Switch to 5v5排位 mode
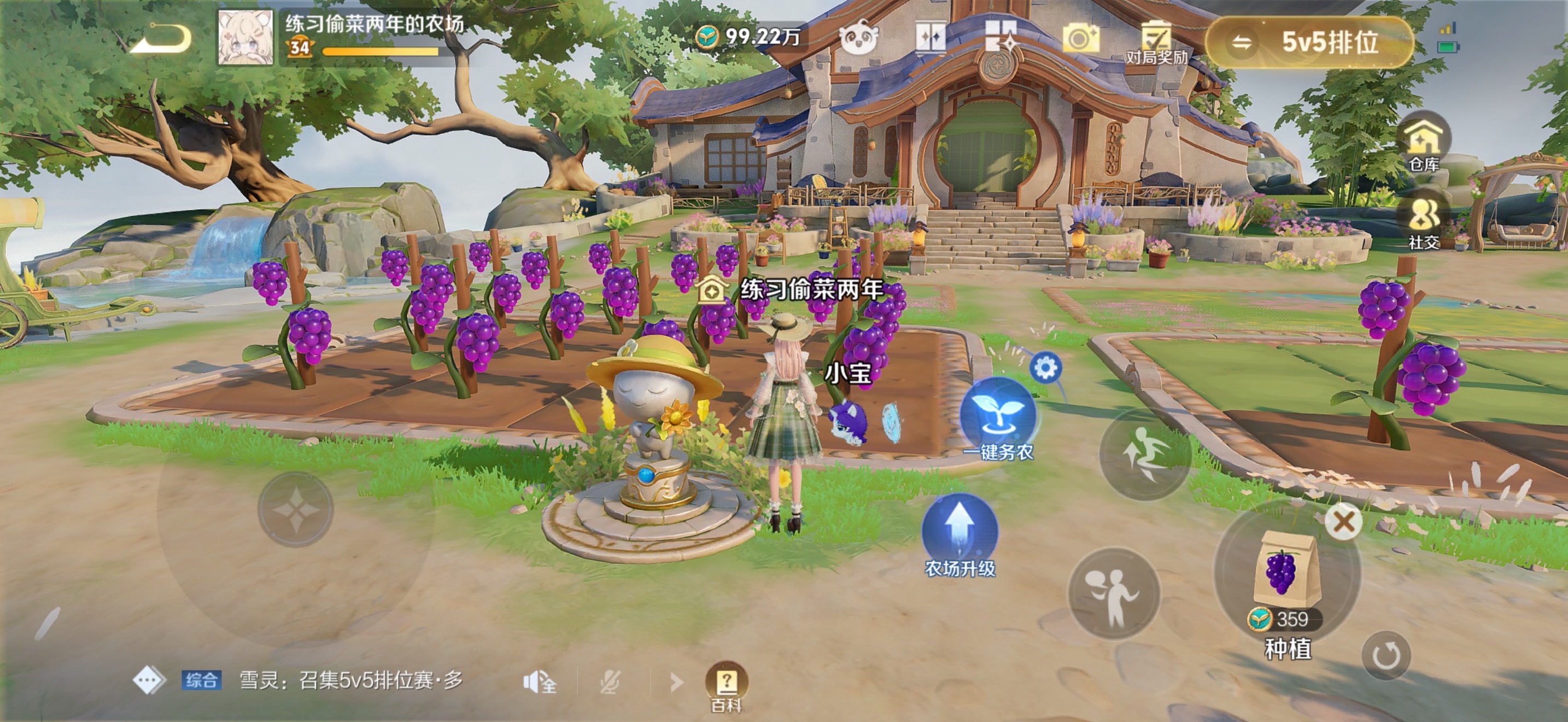Image resolution: width=1568 pixels, height=722 pixels. click(x=1309, y=42)
